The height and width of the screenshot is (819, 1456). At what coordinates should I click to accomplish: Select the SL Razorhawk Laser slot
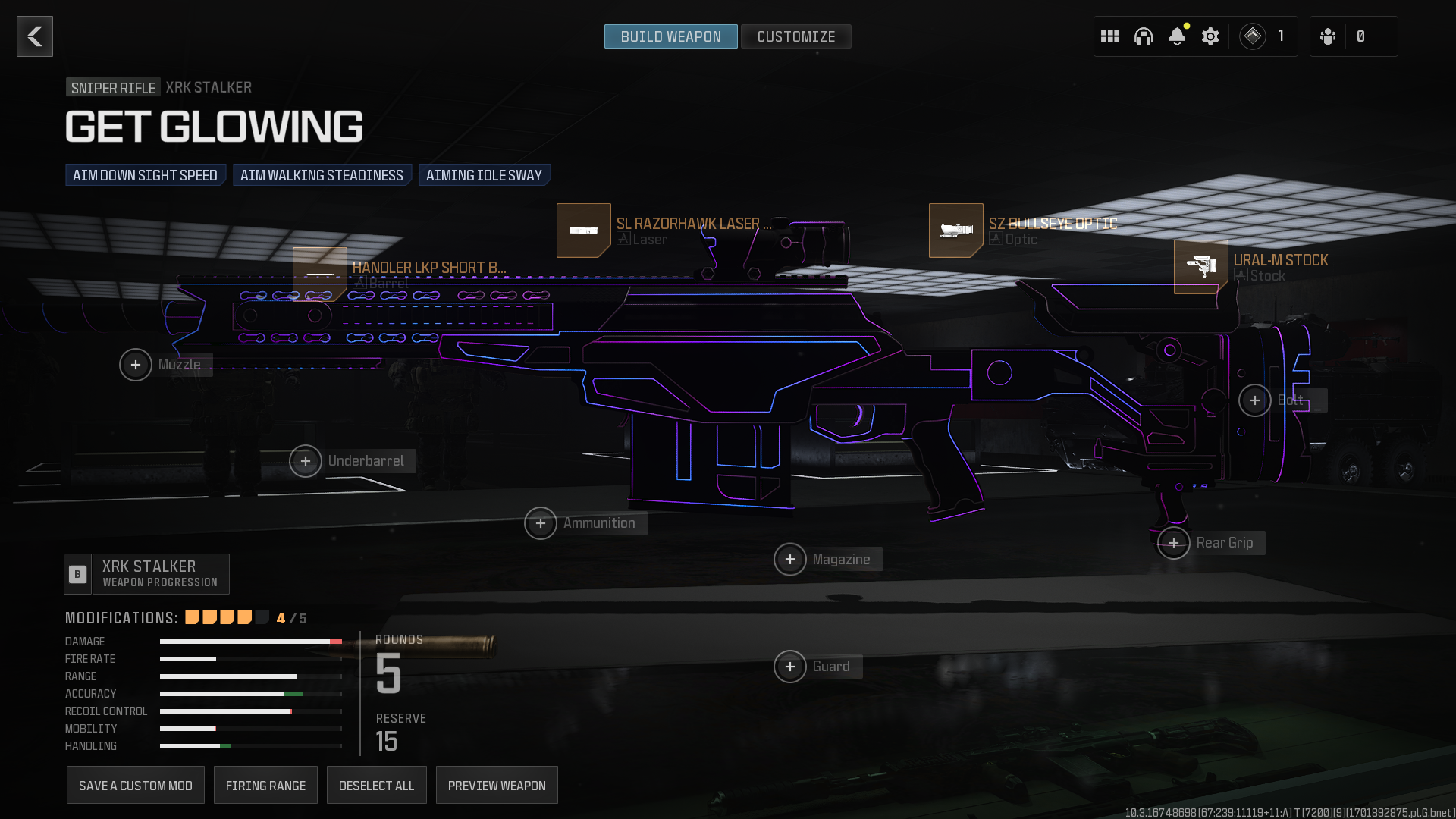584,231
